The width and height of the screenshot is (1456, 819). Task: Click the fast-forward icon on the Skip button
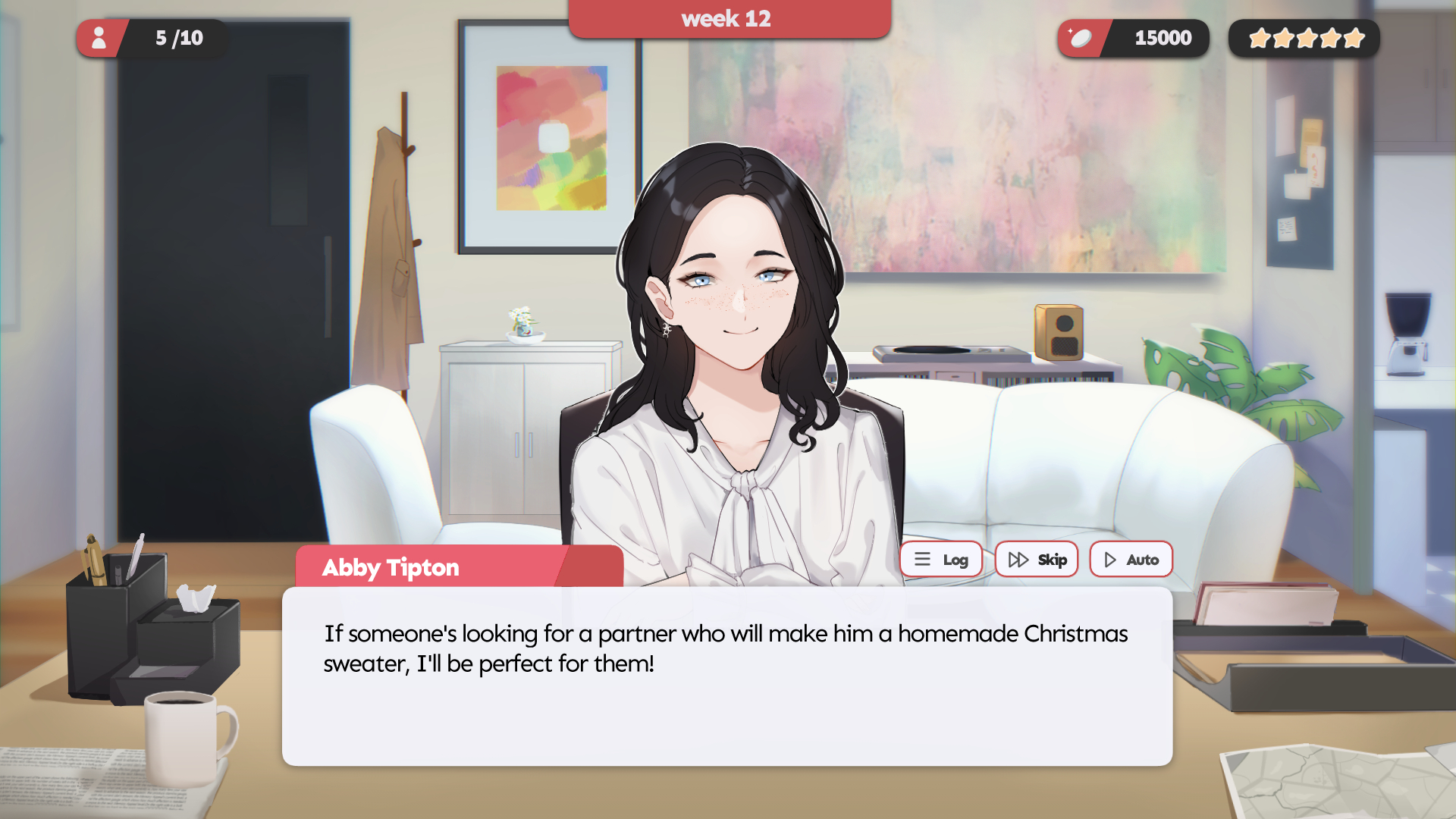coord(1018,559)
